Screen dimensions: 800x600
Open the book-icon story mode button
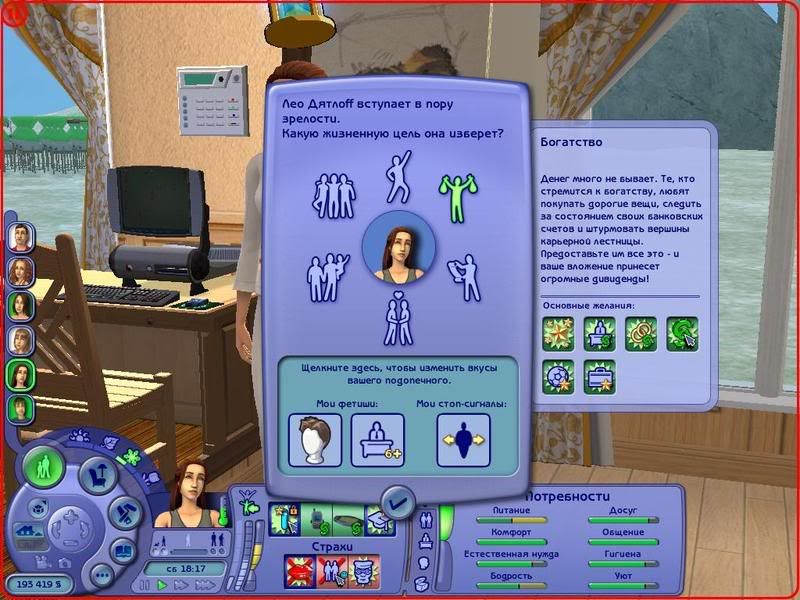[x=123, y=549]
